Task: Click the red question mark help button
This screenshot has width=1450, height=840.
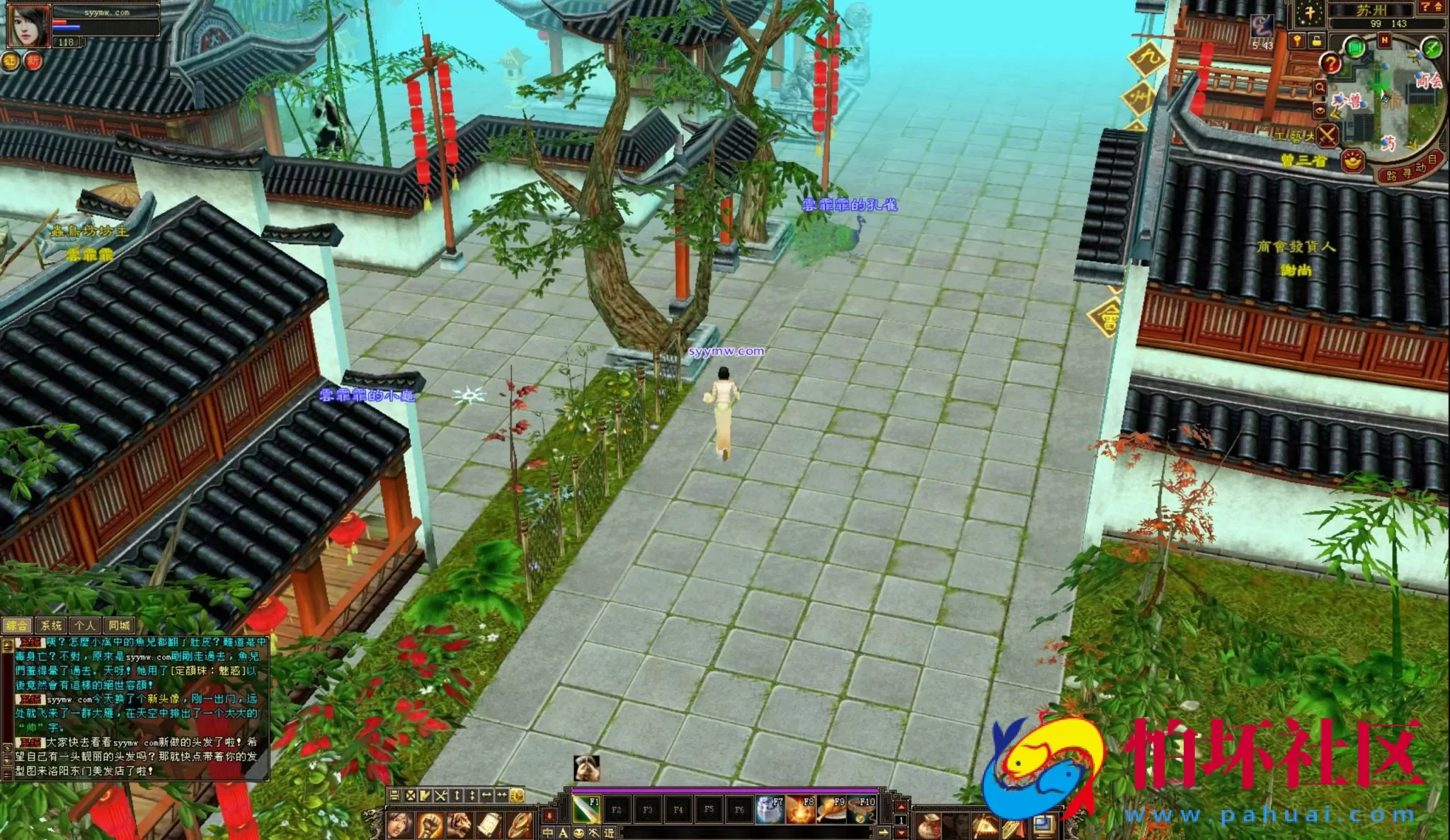Action: (x=1331, y=64)
